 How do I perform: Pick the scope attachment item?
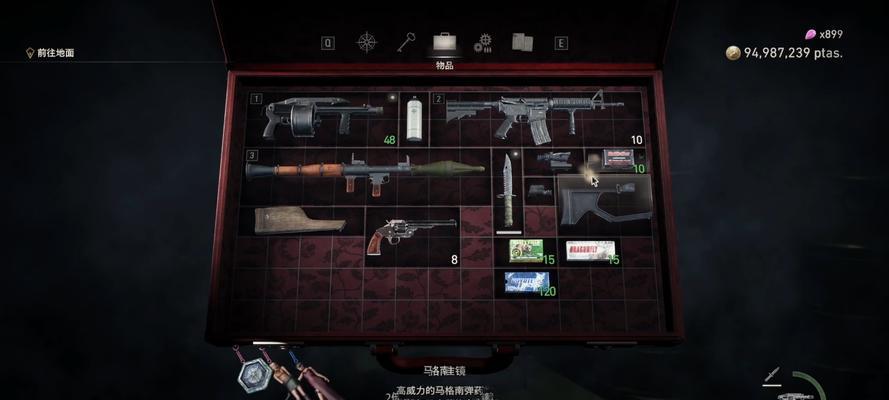click(552, 160)
